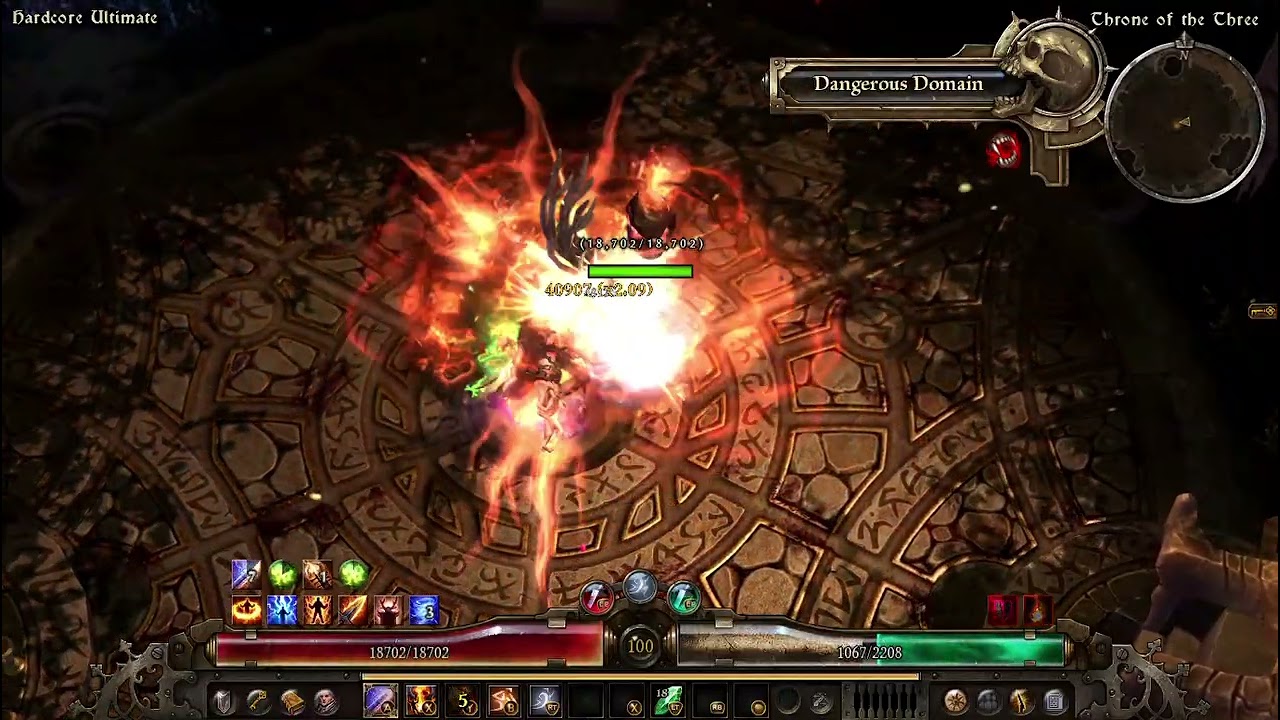Use the green crystal item slot

click(x=668, y=701)
